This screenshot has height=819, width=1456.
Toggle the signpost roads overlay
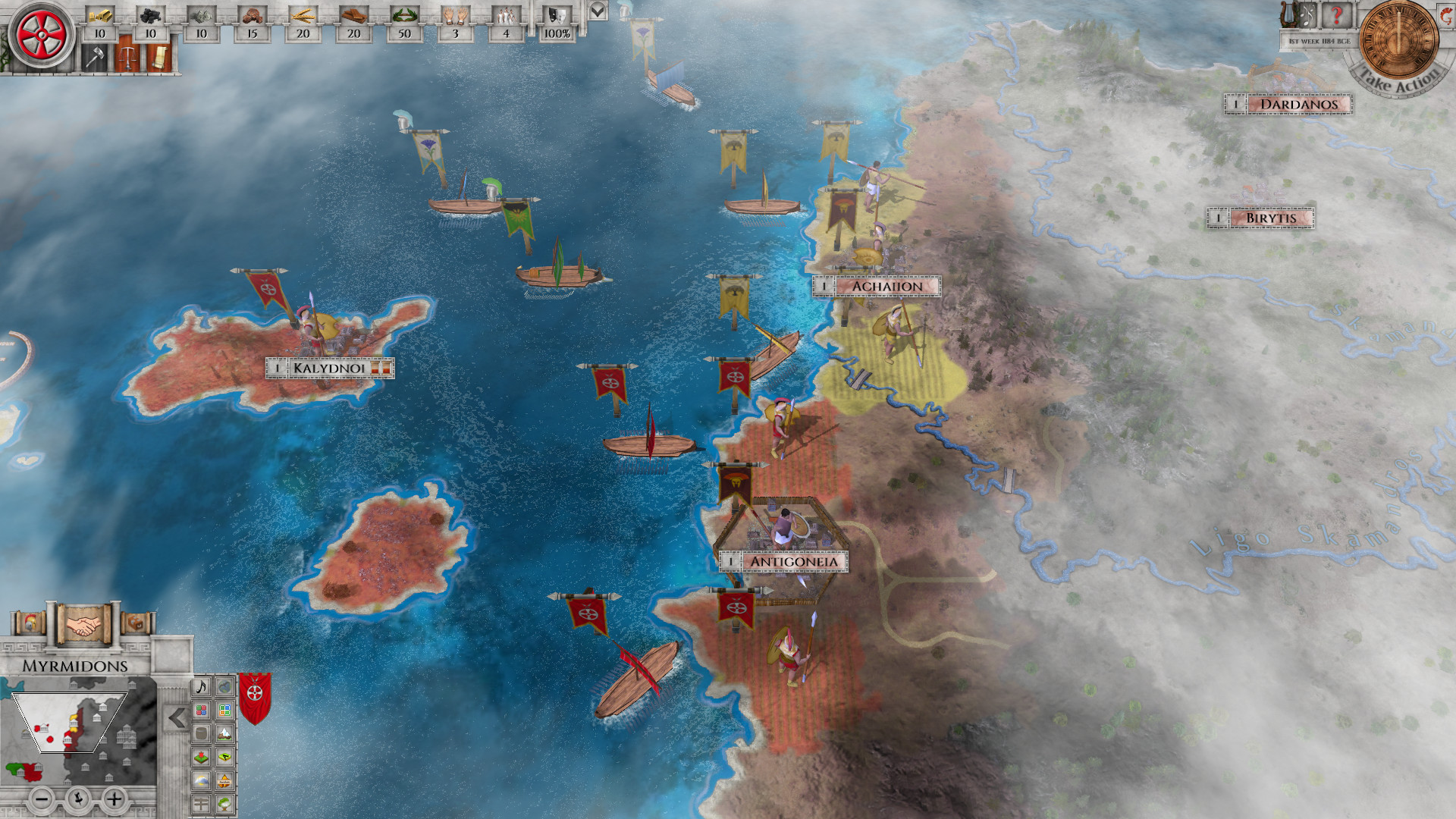pos(200,802)
